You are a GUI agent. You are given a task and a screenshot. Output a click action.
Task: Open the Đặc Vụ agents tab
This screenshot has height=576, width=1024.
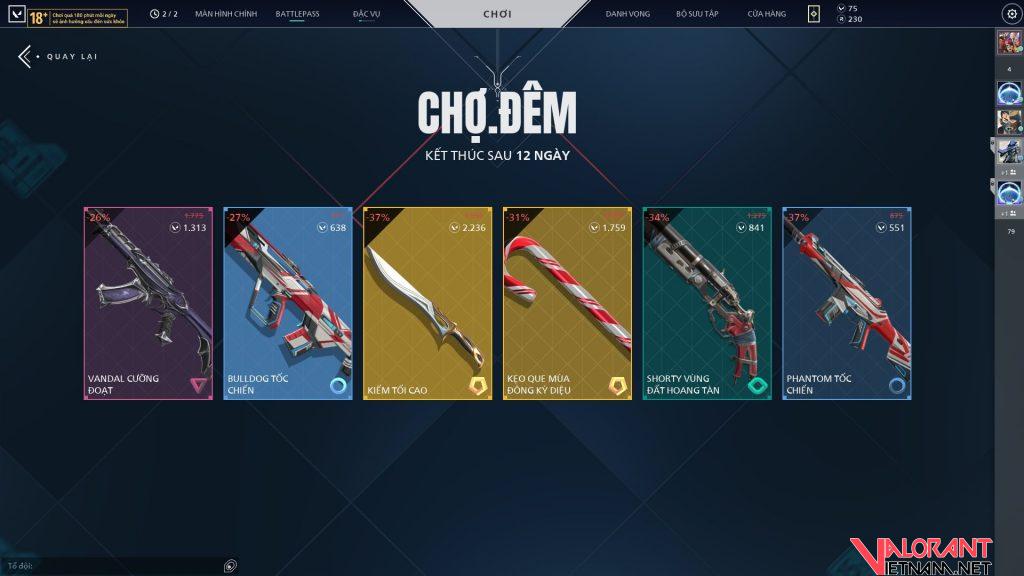pyautogui.click(x=366, y=14)
